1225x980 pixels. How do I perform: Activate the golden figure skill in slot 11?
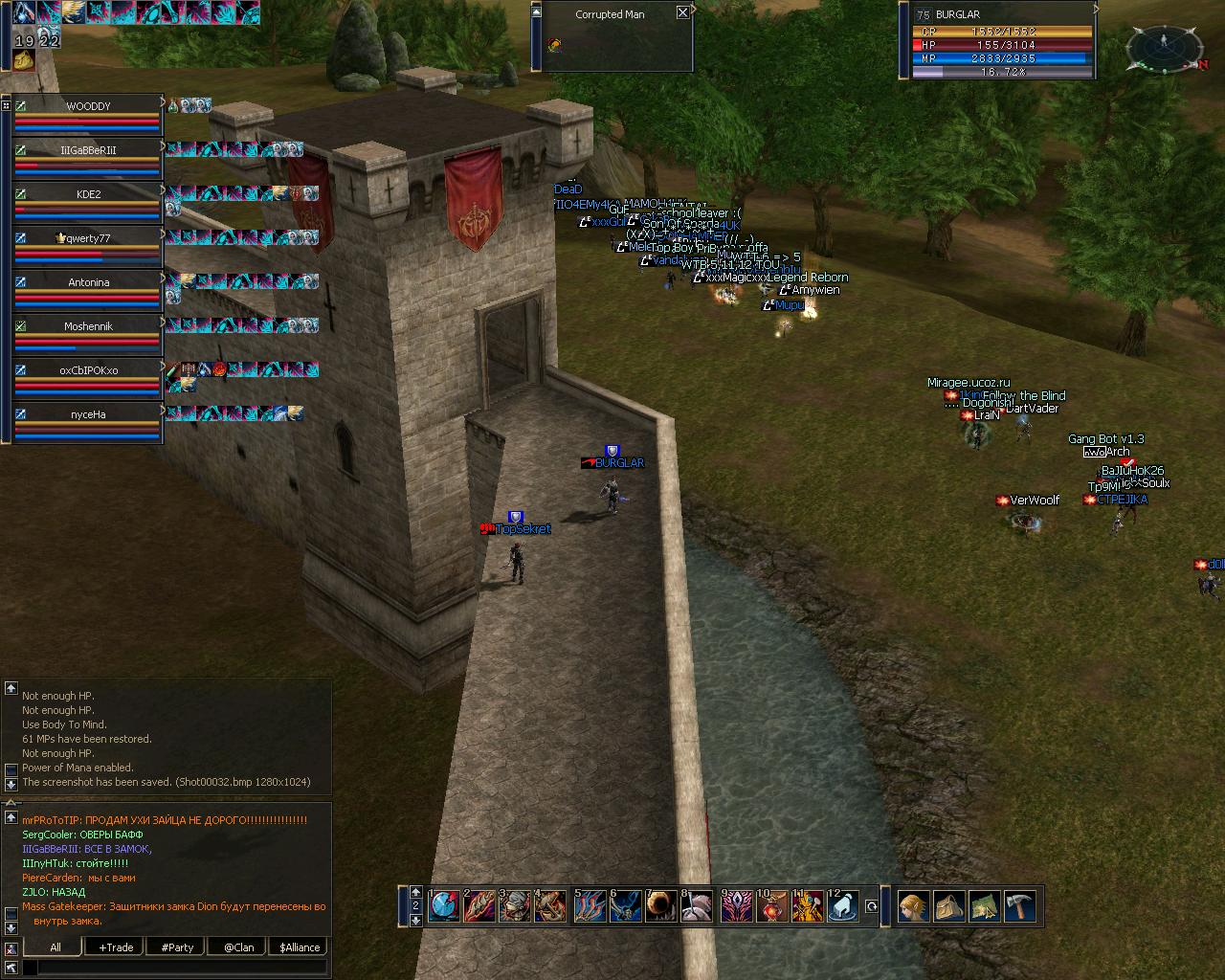point(808,906)
